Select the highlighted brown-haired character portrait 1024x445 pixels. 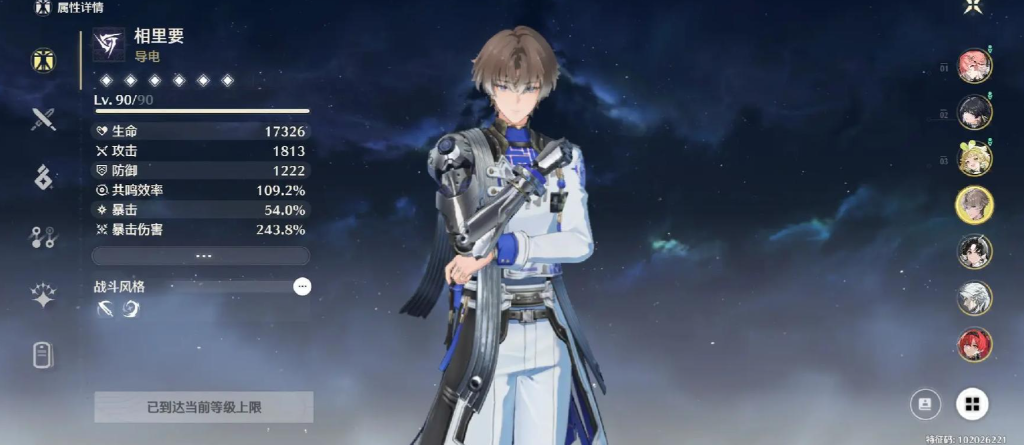tap(974, 205)
